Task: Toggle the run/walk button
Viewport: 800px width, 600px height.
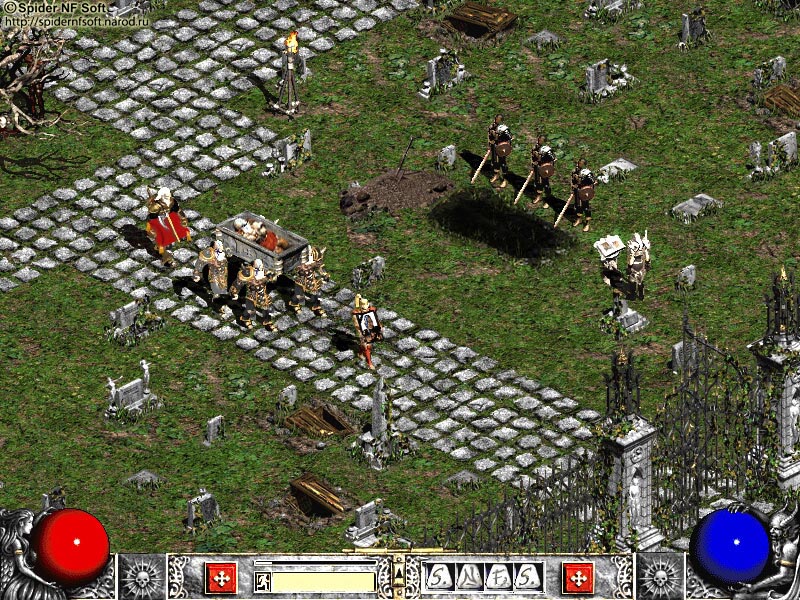Action: point(262,581)
